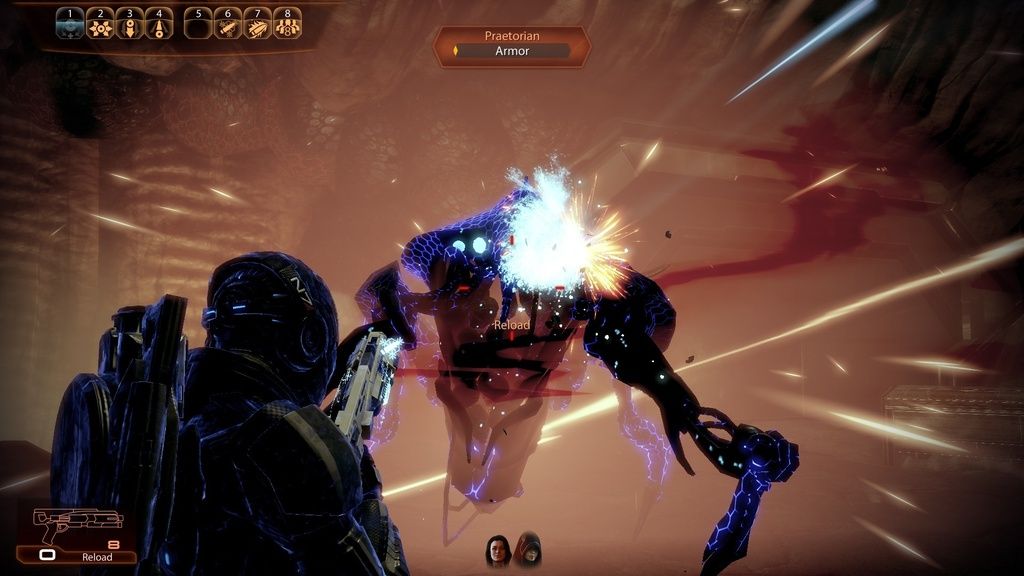Activate the flaming bullet ammo power in slot 7
This screenshot has width=1024, height=576.
click(258, 24)
